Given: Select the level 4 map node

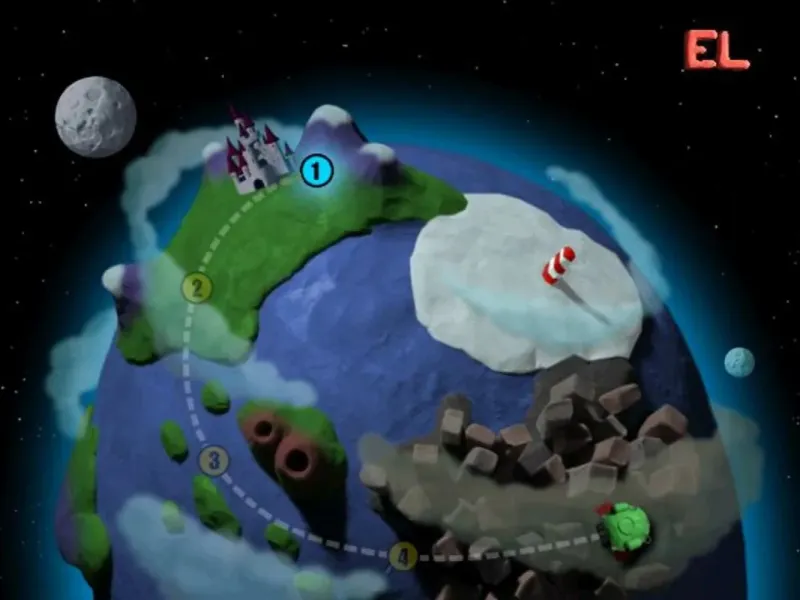Looking at the screenshot, I should [x=403, y=555].
